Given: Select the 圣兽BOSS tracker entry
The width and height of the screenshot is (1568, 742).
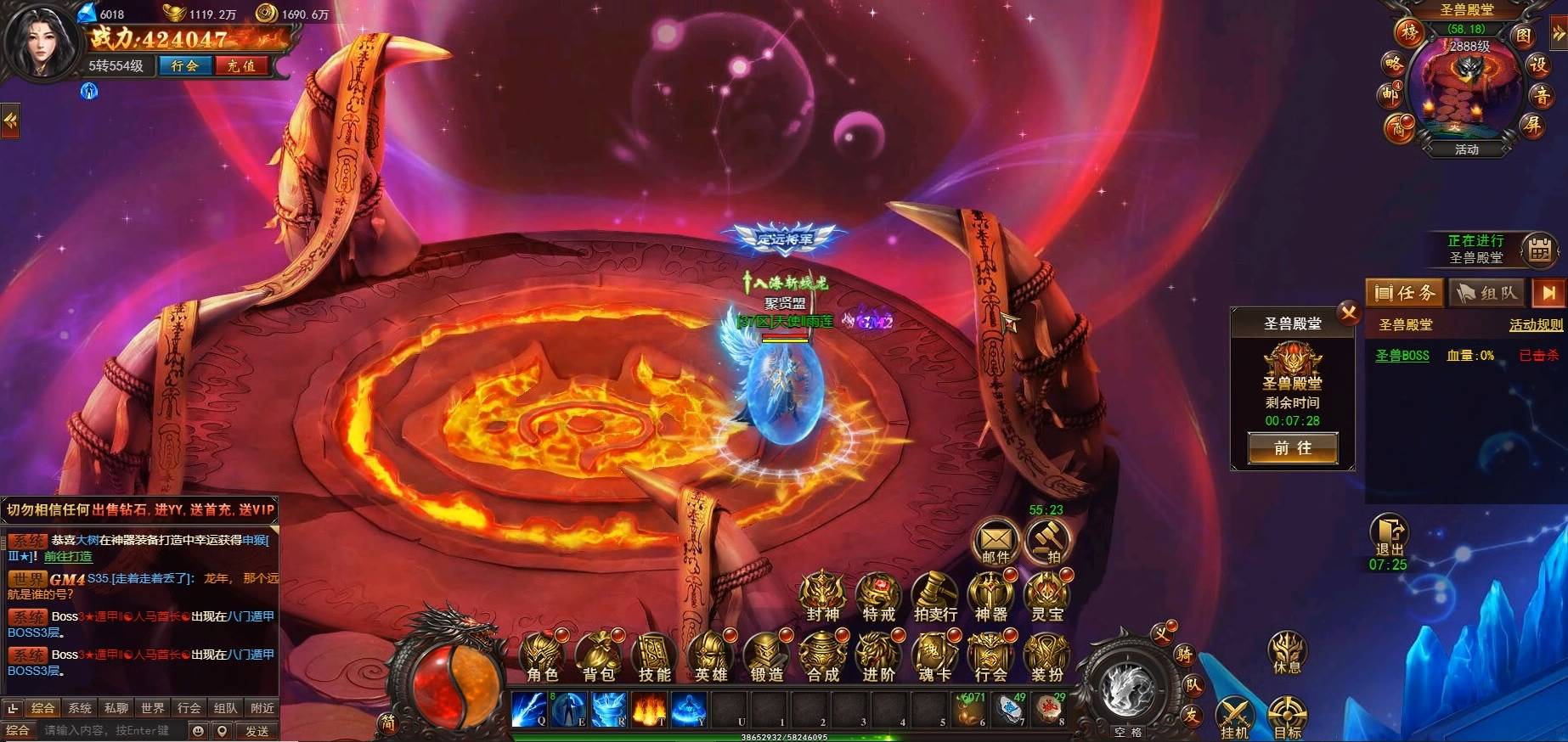Looking at the screenshot, I should [x=1402, y=356].
